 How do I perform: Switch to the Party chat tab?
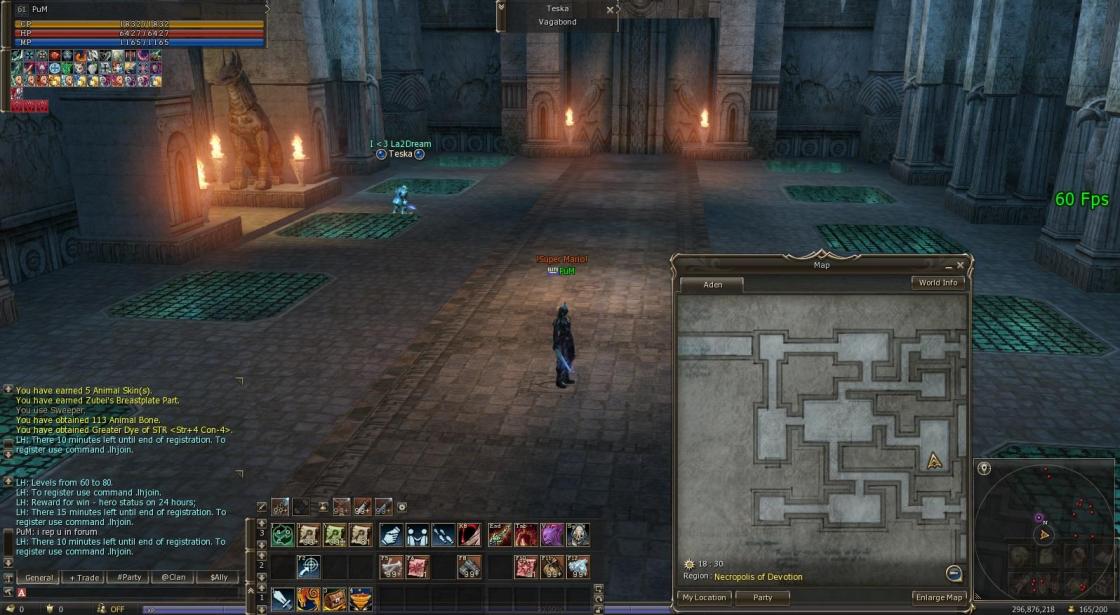click(x=128, y=578)
